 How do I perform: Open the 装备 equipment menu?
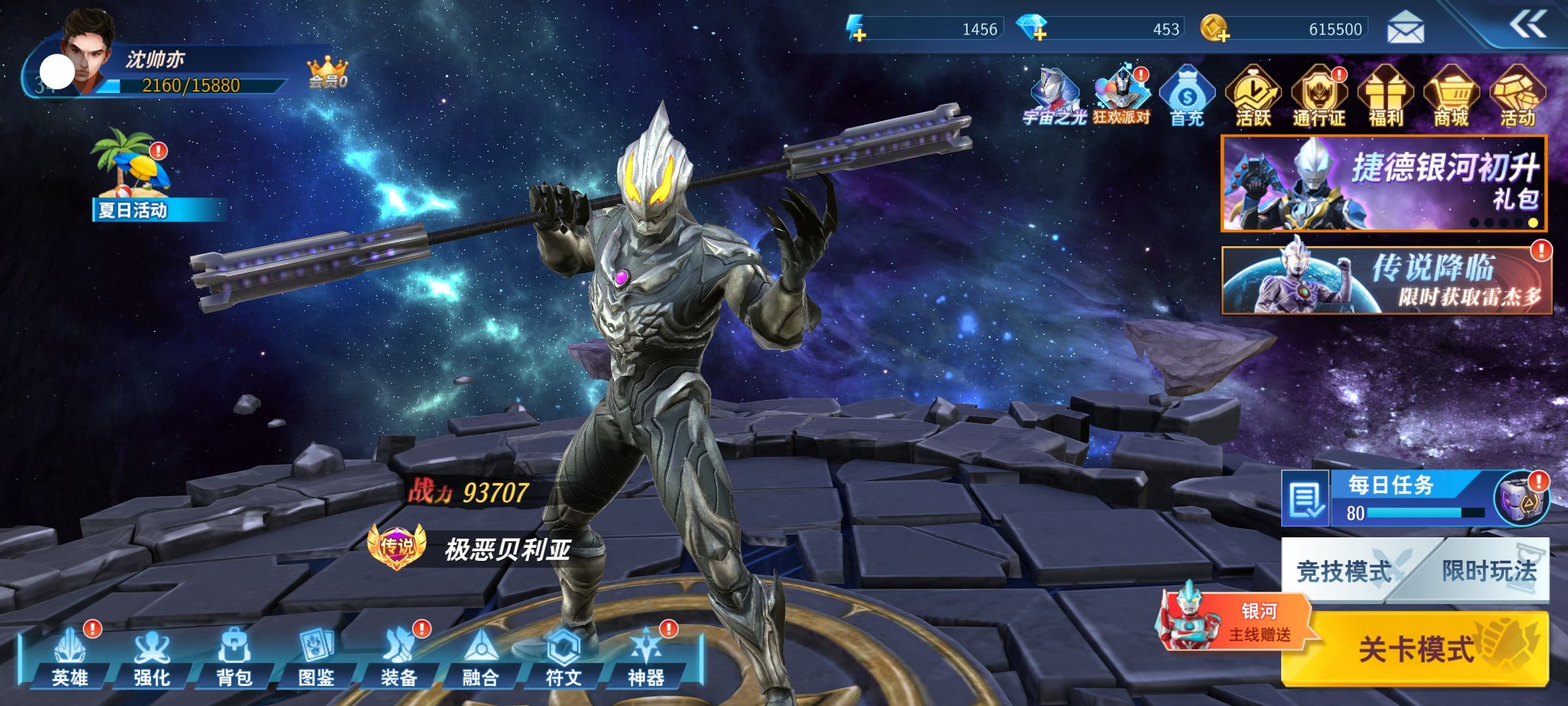point(399,658)
